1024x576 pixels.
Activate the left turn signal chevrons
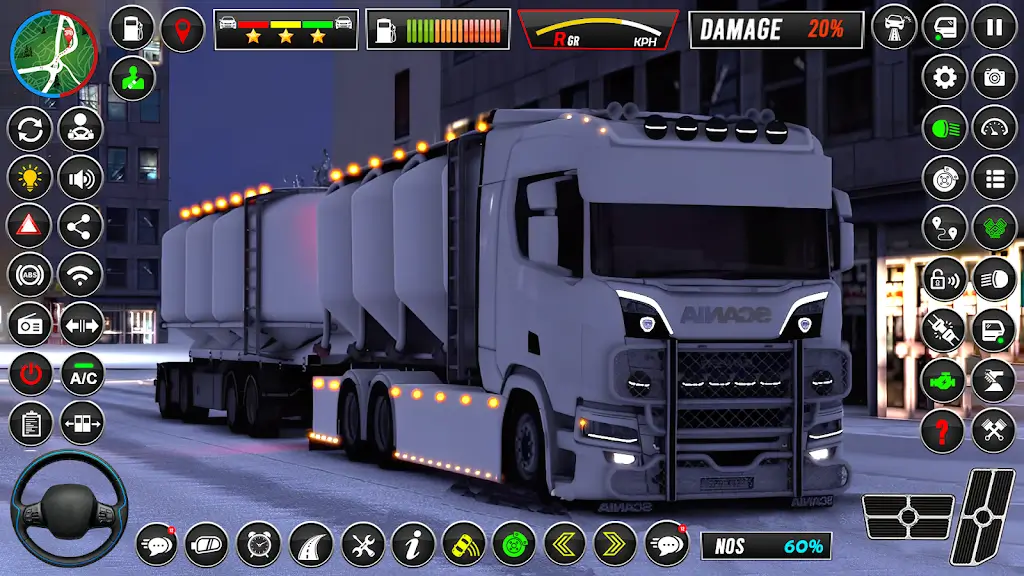(565, 545)
